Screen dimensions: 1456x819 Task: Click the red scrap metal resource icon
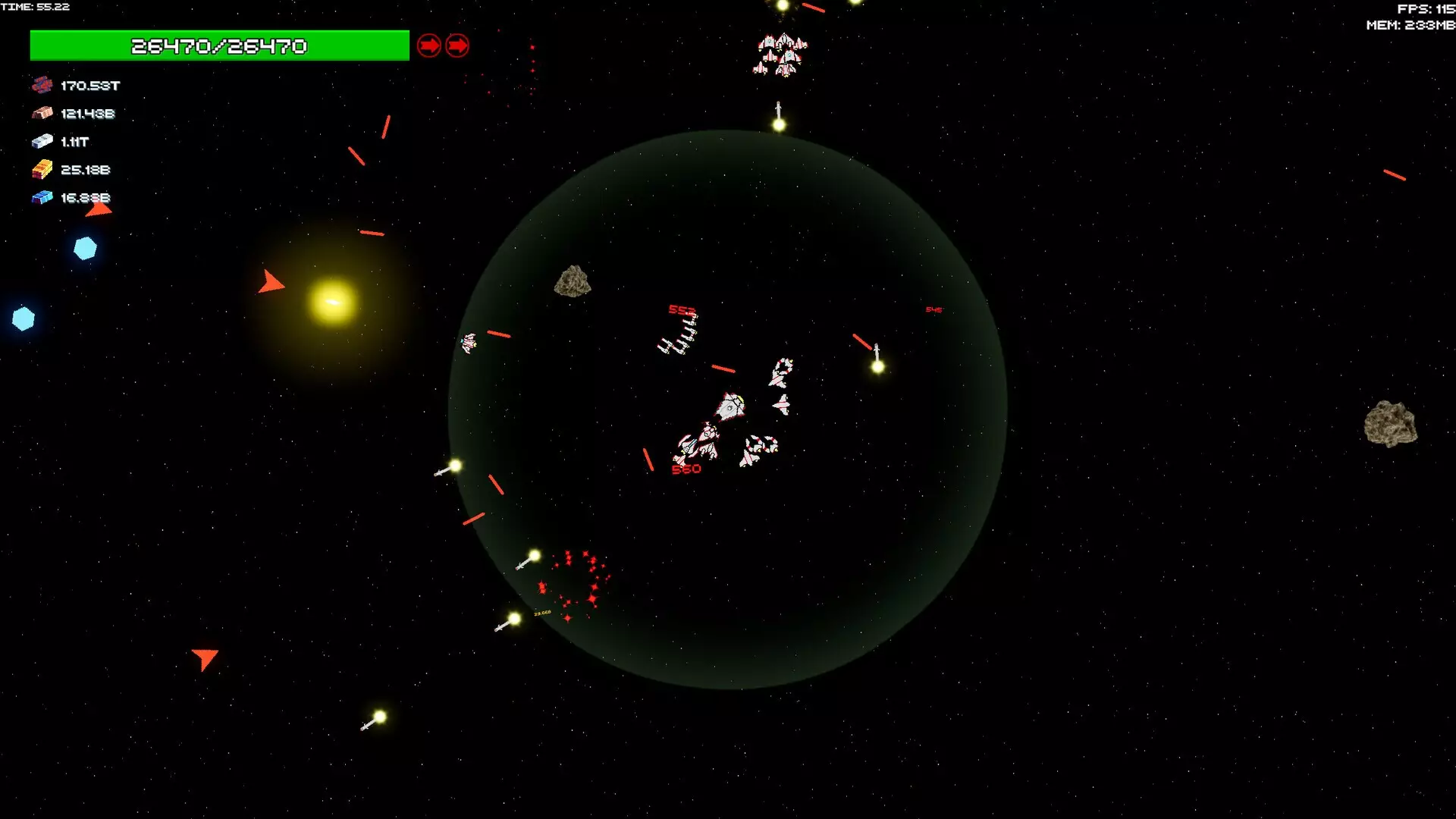coord(42,85)
